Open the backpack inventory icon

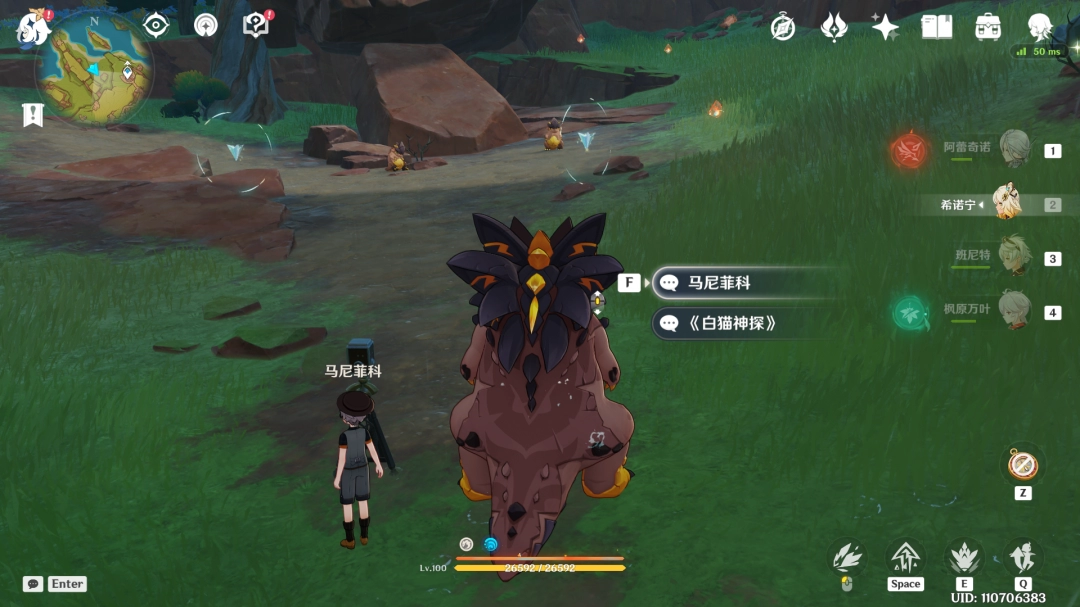[989, 27]
